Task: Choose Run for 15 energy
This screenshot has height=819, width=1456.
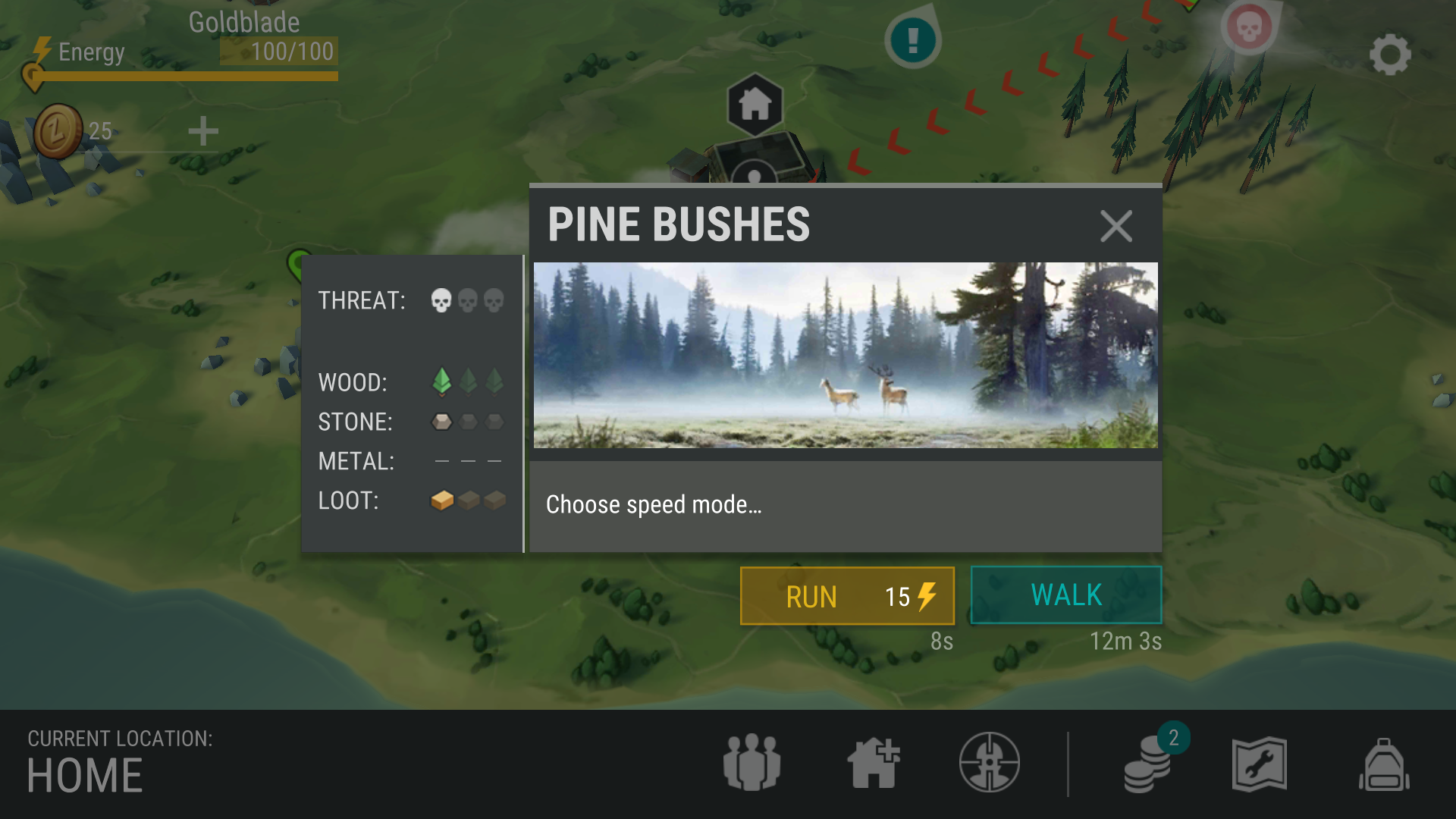Action: [x=846, y=596]
